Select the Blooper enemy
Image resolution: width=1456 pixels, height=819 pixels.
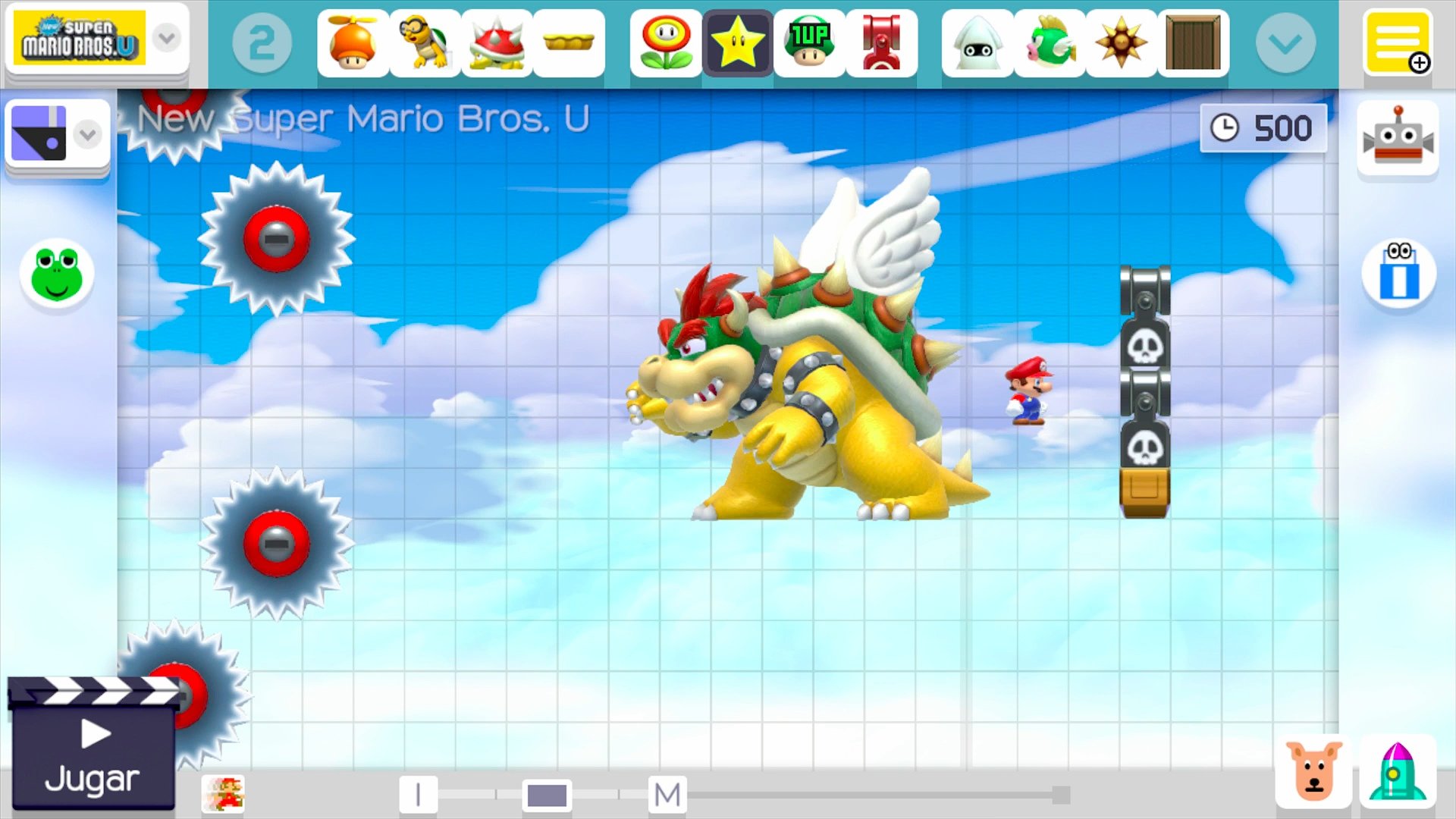pyautogui.click(x=976, y=43)
